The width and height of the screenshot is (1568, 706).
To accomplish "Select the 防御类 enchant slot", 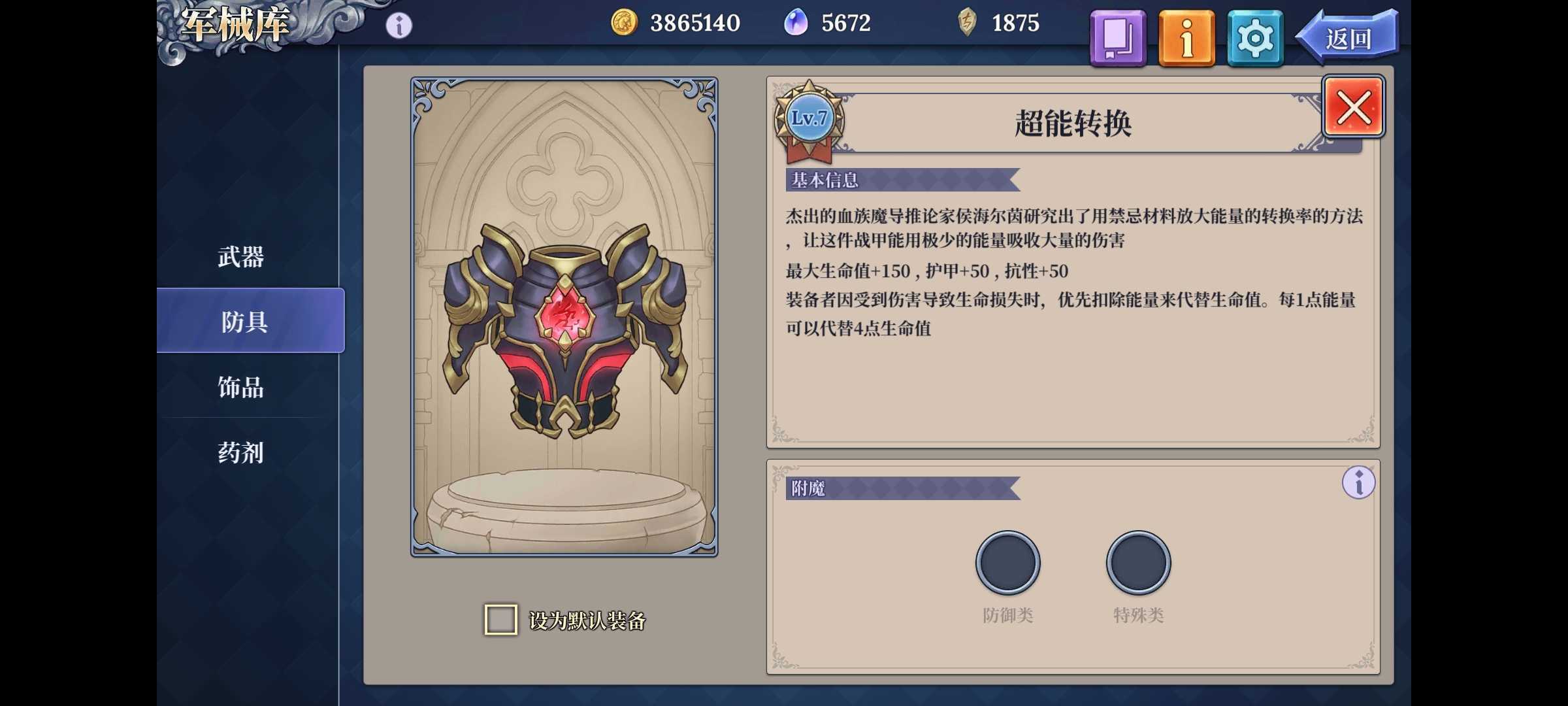I will pyautogui.click(x=1008, y=561).
